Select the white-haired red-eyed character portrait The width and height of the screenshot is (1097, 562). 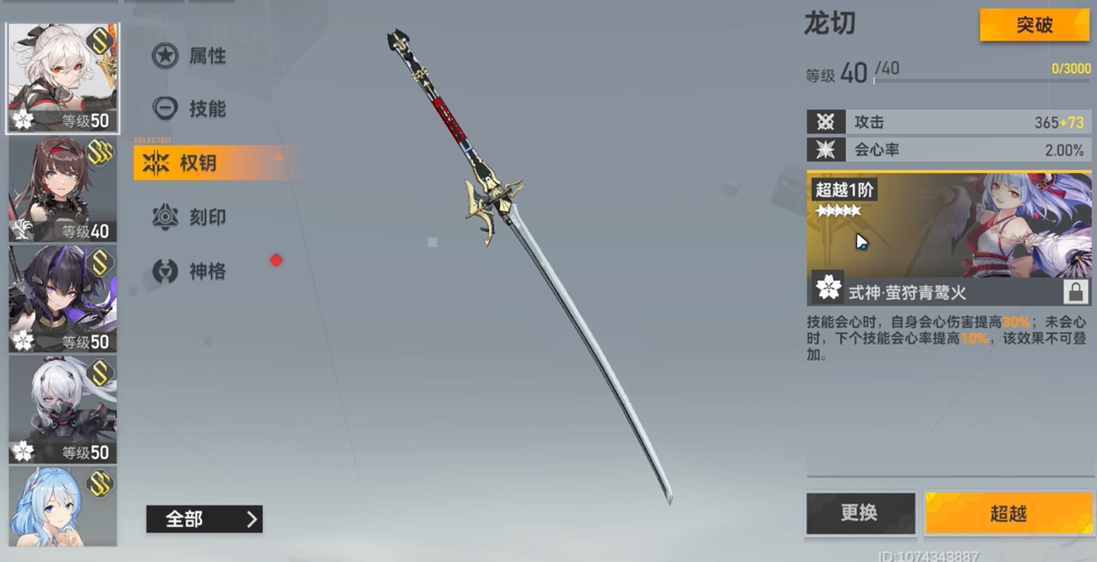(x=62, y=79)
